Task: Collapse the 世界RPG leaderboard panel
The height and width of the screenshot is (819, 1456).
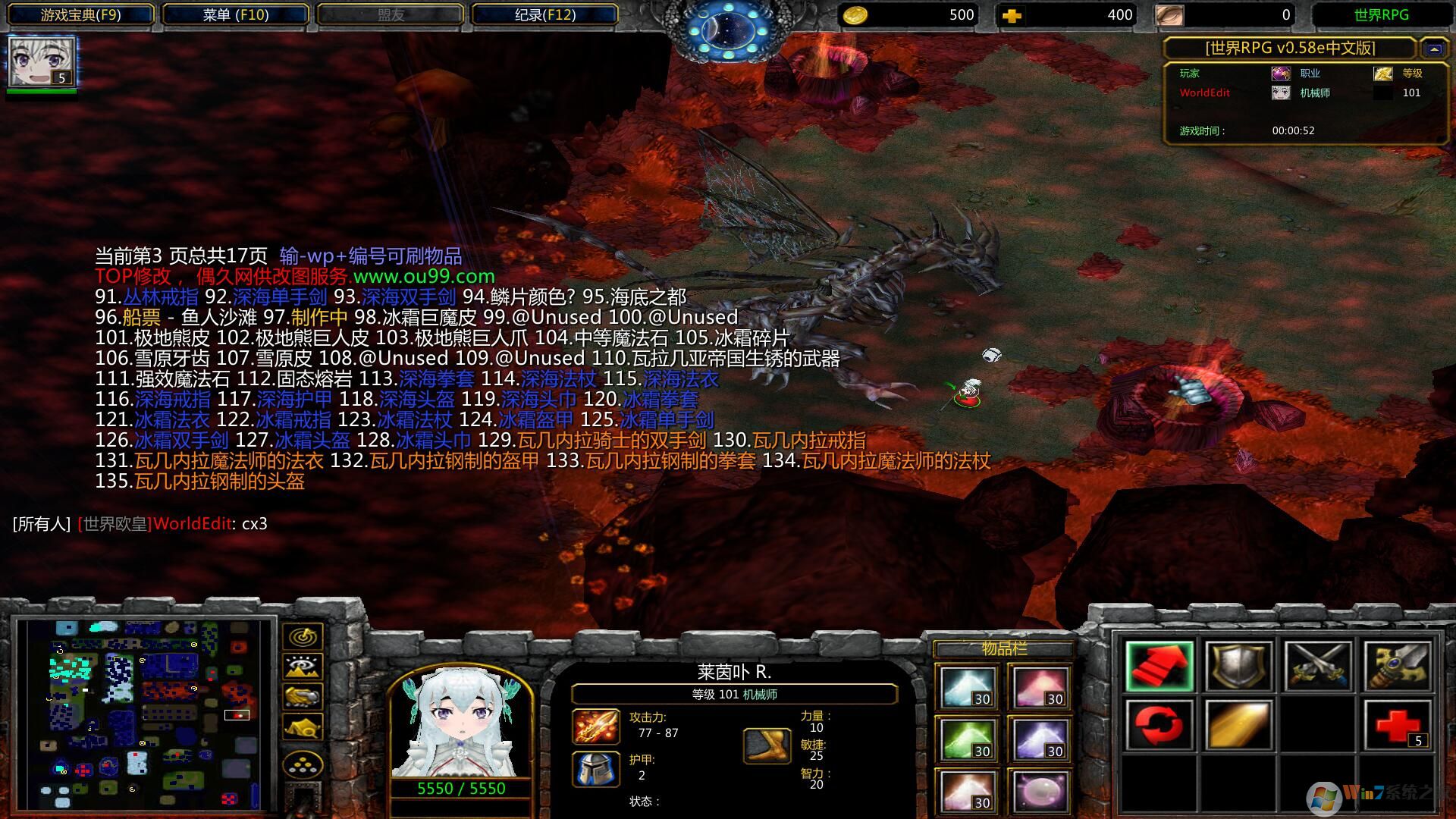Action: pos(1433,49)
